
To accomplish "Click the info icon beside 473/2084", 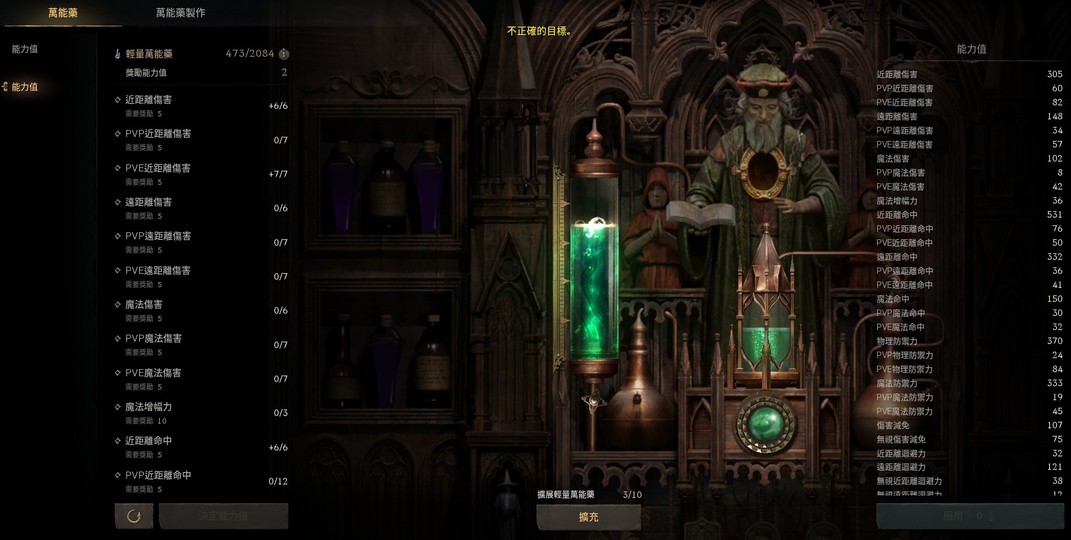I will [284, 54].
